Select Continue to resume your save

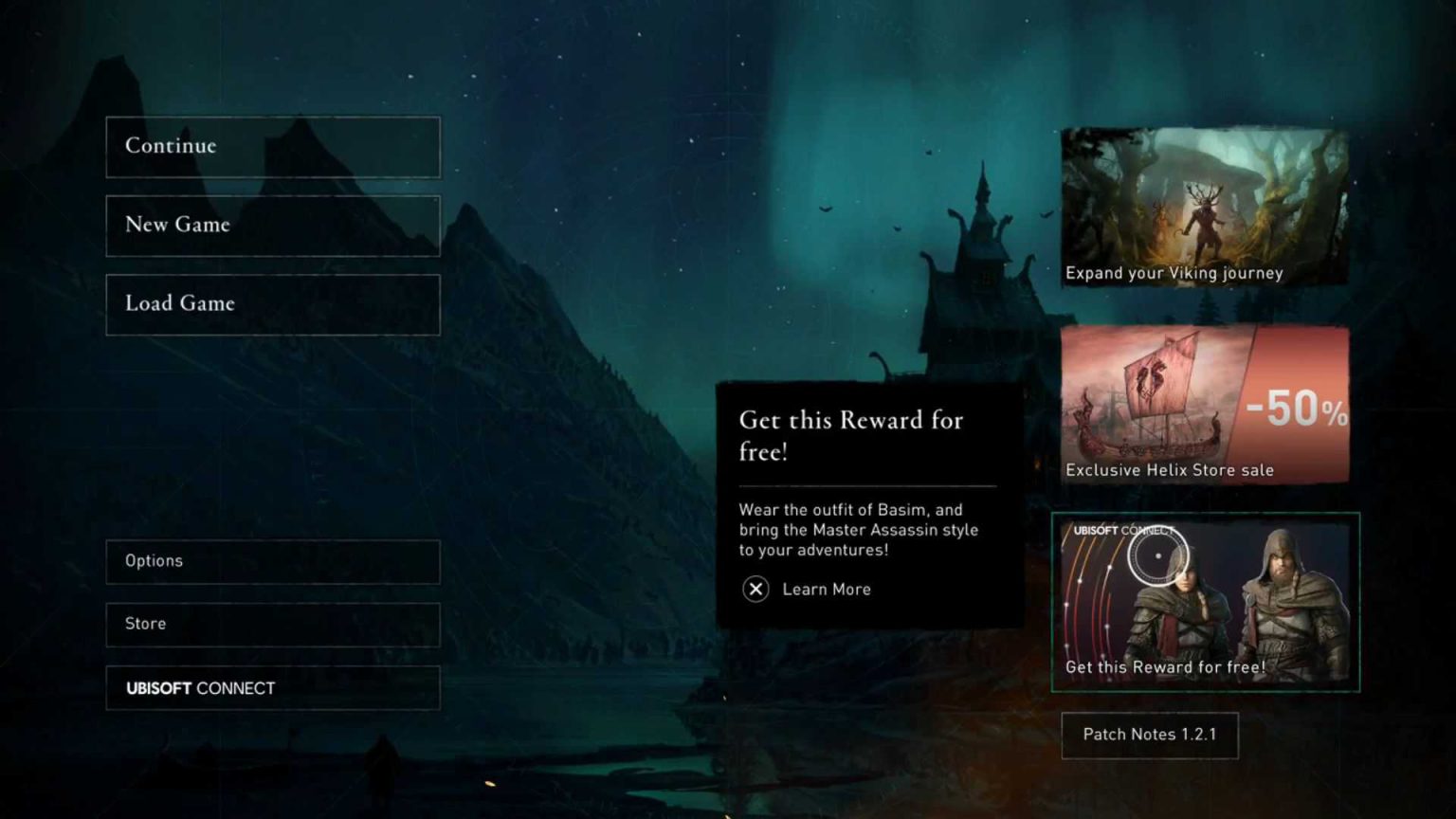click(x=273, y=147)
